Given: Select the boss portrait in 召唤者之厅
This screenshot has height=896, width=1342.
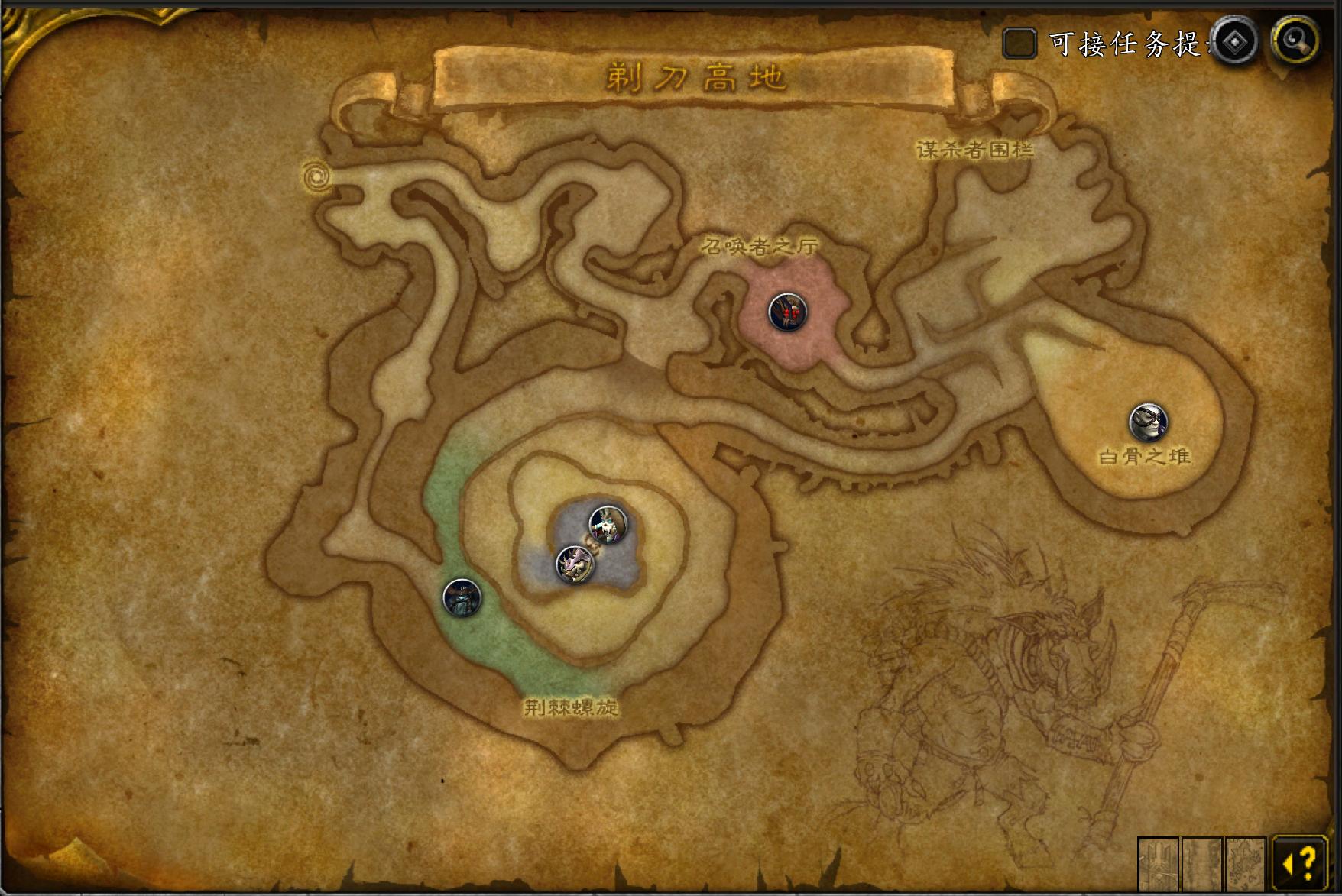Looking at the screenshot, I should [x=787, y=312].
